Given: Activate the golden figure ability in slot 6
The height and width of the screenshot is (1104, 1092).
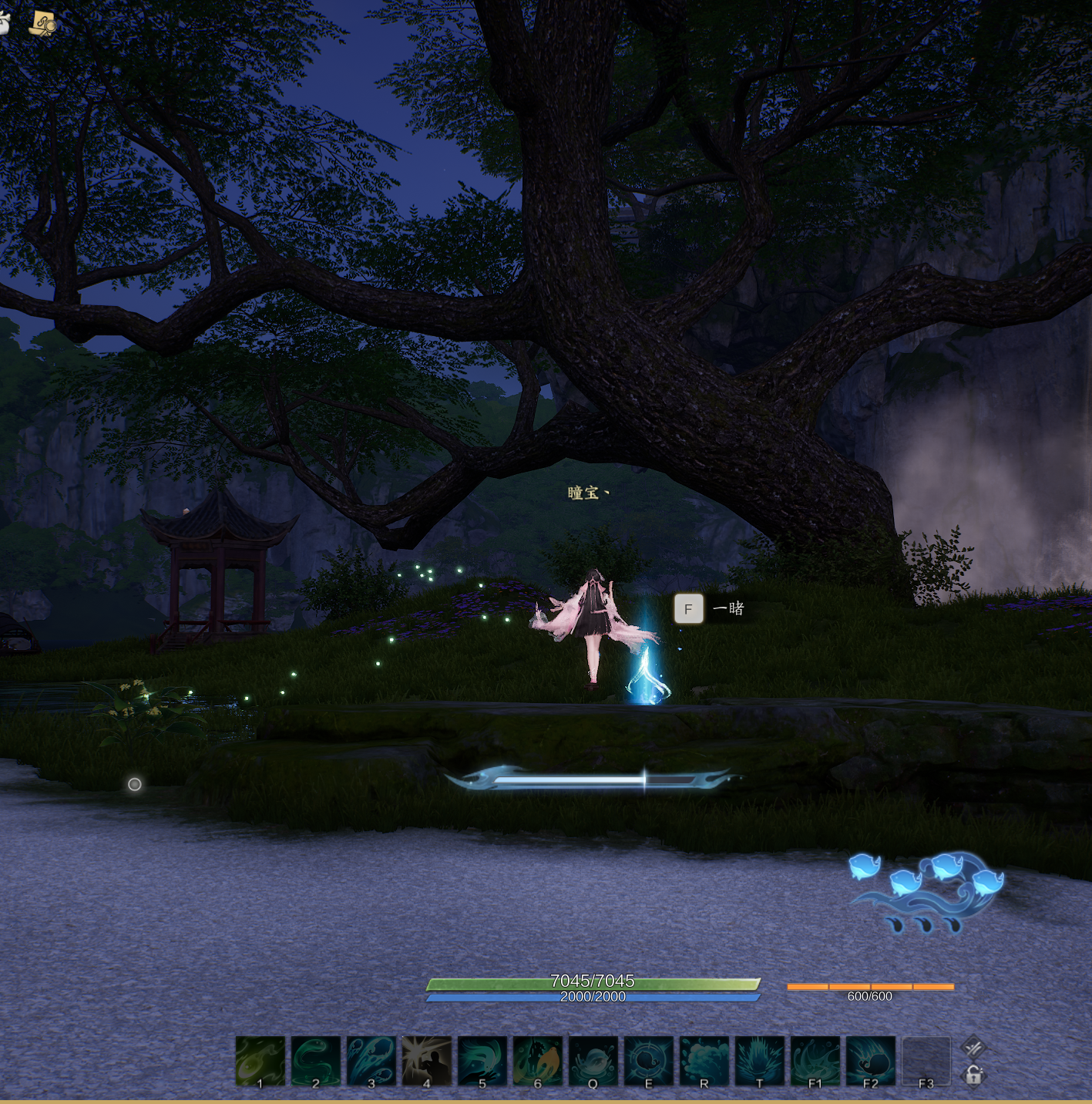Looking at the screenshot, I should (x=538, y=1061).
